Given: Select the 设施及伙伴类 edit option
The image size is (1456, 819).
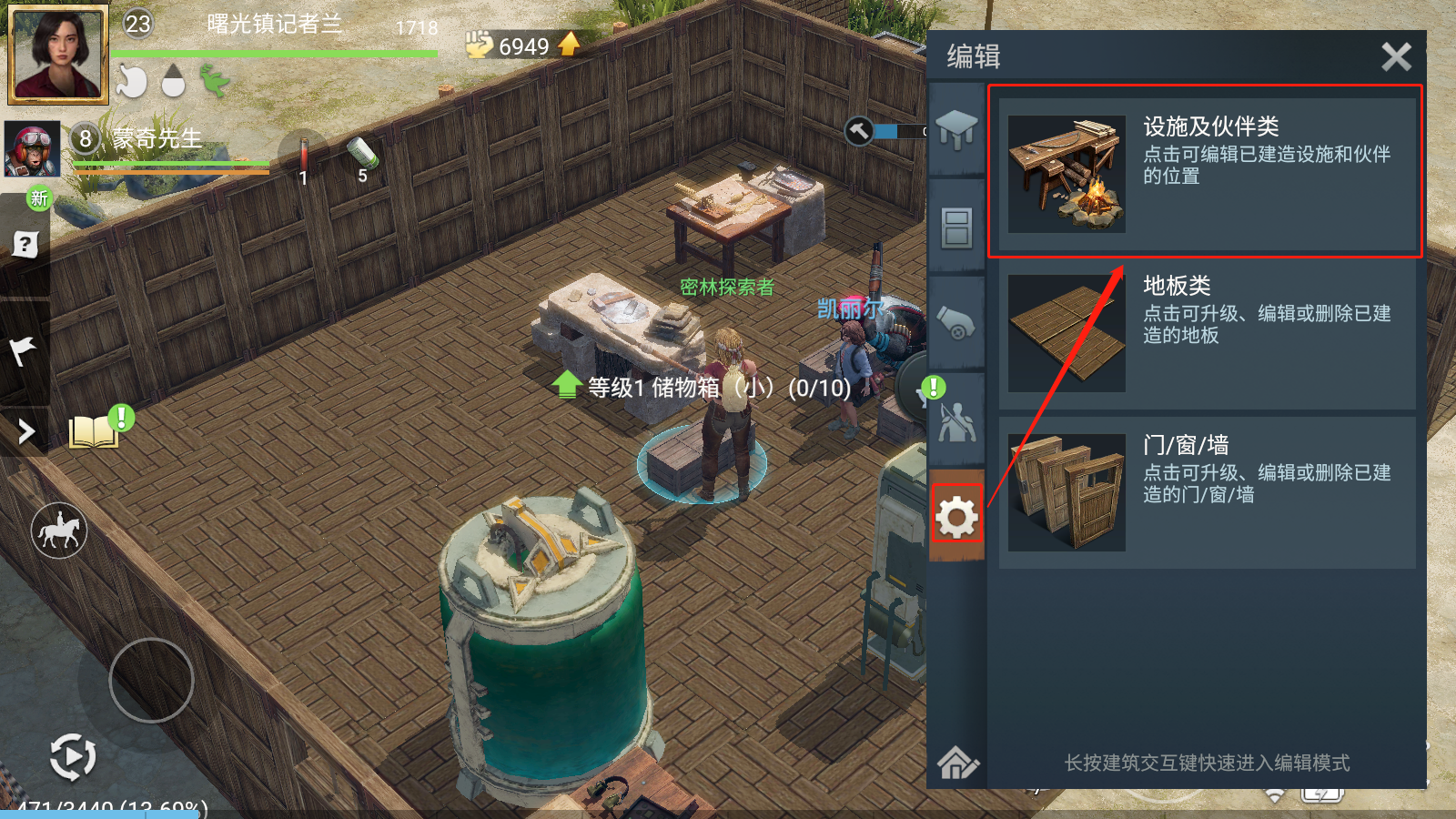Looking at the screenshot, I should (x=1207, y=173).
